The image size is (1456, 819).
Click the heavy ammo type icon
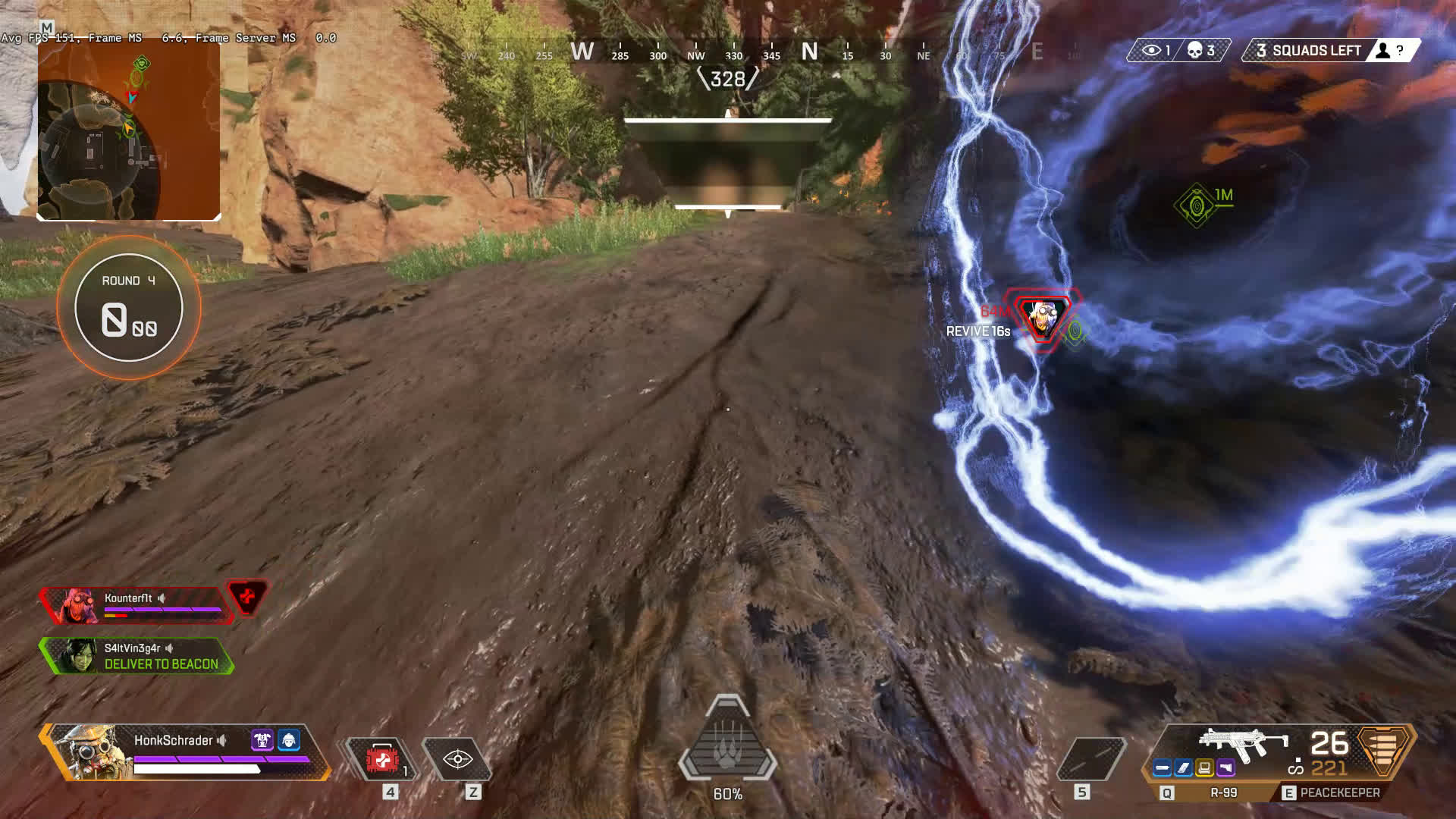click(1385, 748)
